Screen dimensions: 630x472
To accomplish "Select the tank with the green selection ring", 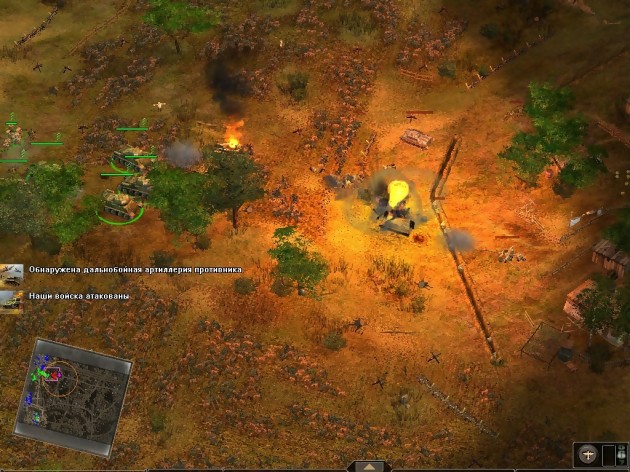I will 116,207.
